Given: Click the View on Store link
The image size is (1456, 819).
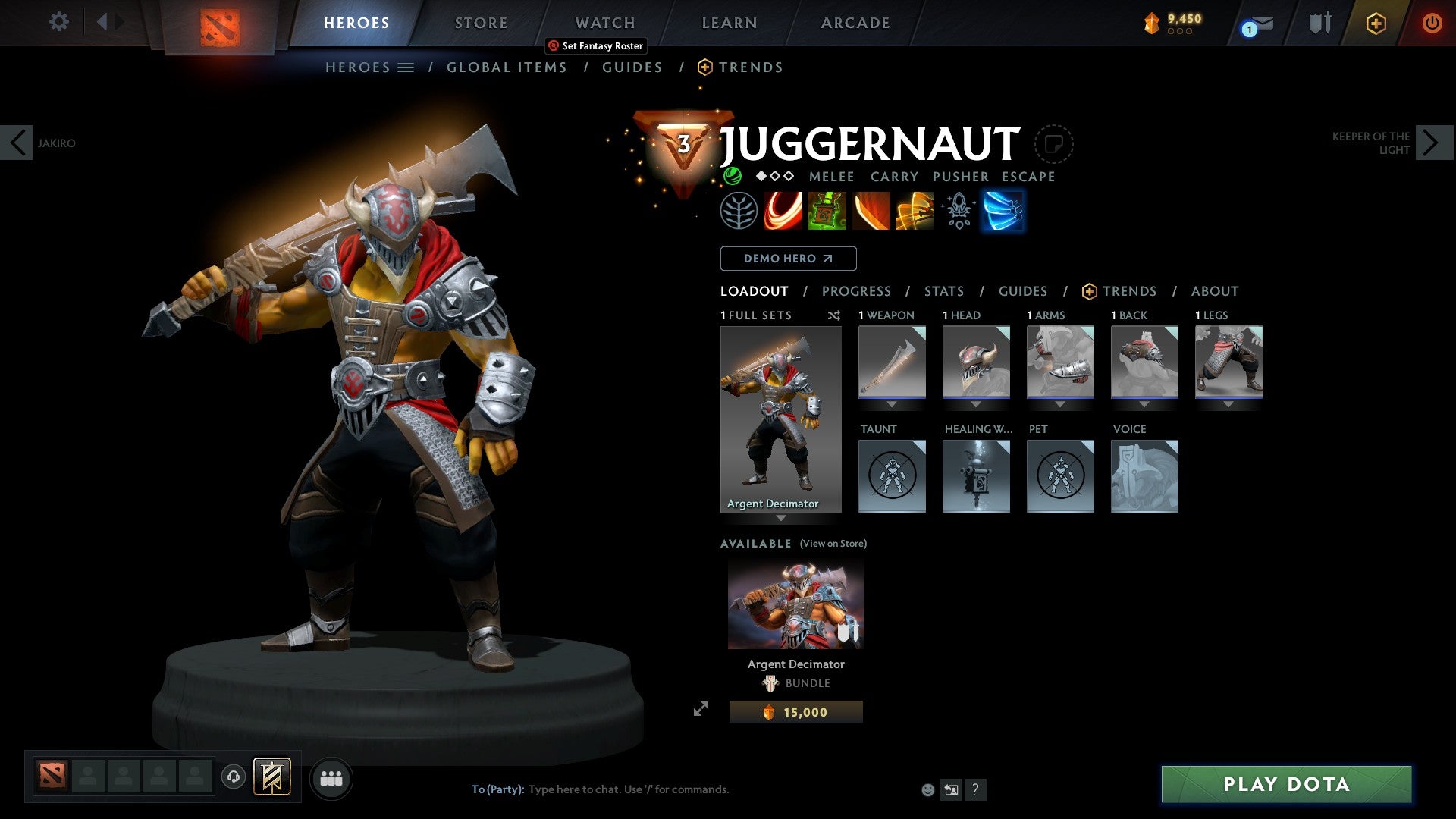Looking at the screenshot, I should coord(832,544).
